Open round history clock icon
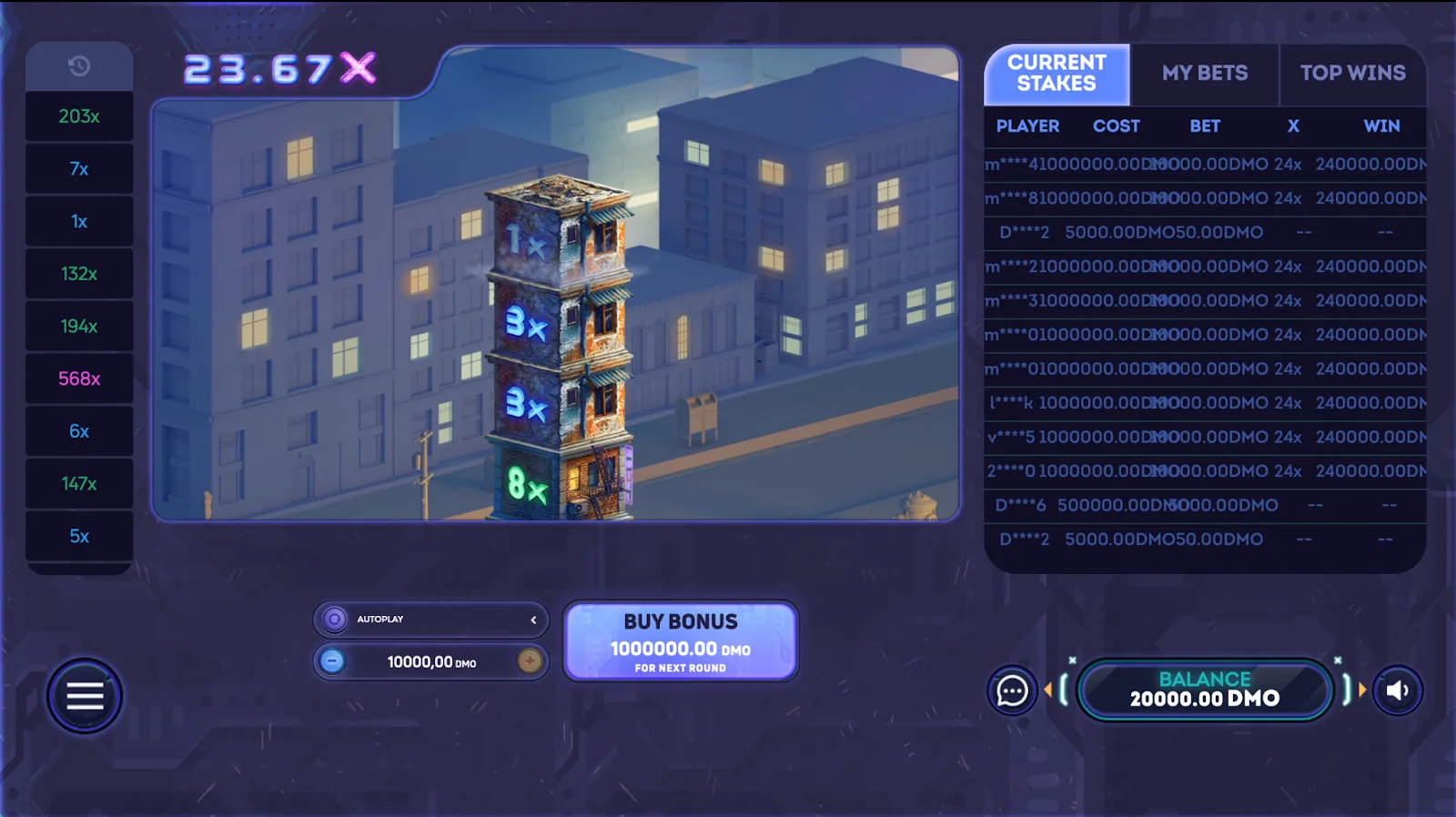 [79, 66]
